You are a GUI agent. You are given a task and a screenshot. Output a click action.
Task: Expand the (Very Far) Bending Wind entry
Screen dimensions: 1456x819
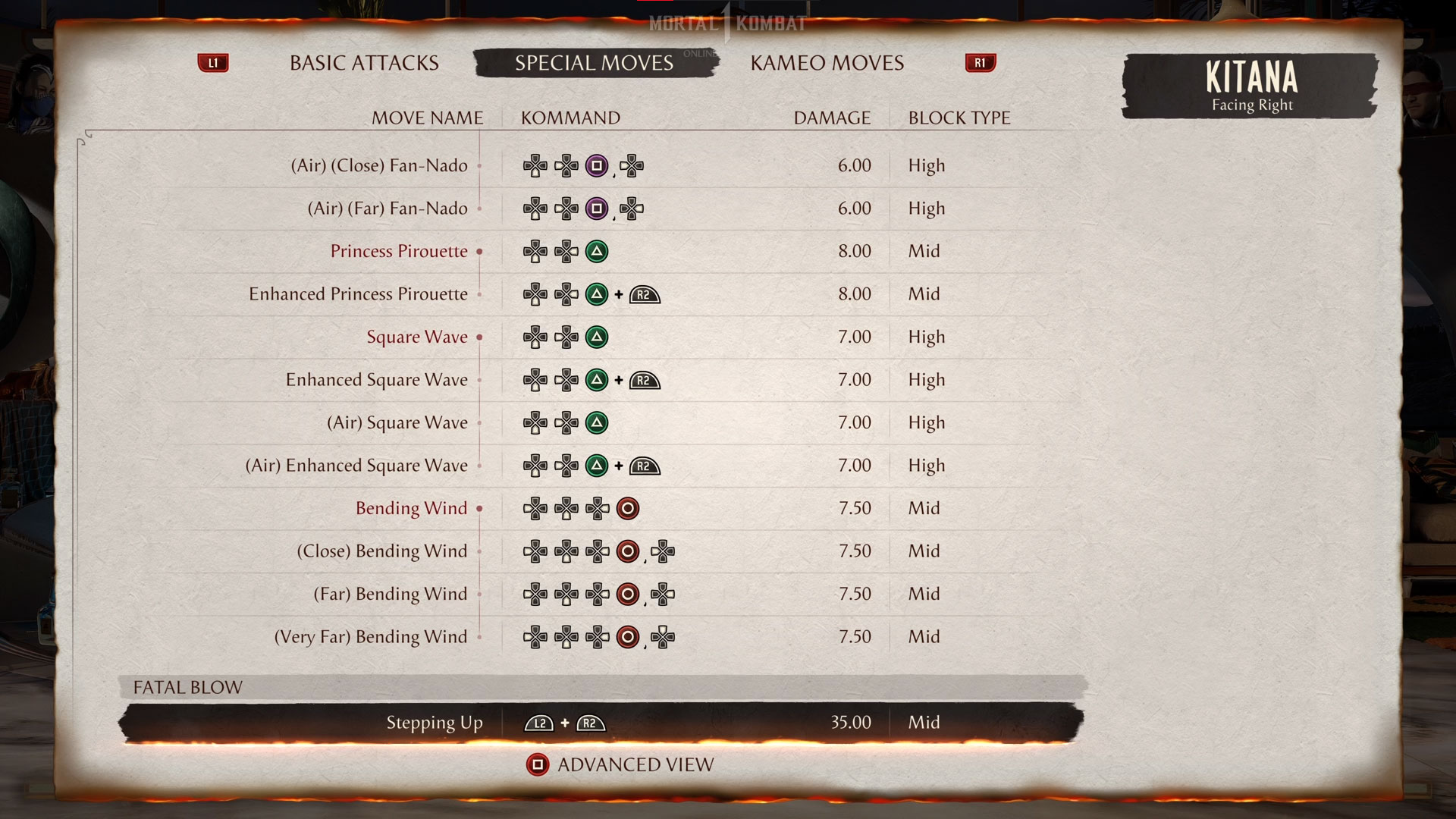pyautogui.click(x=371, y=637)
